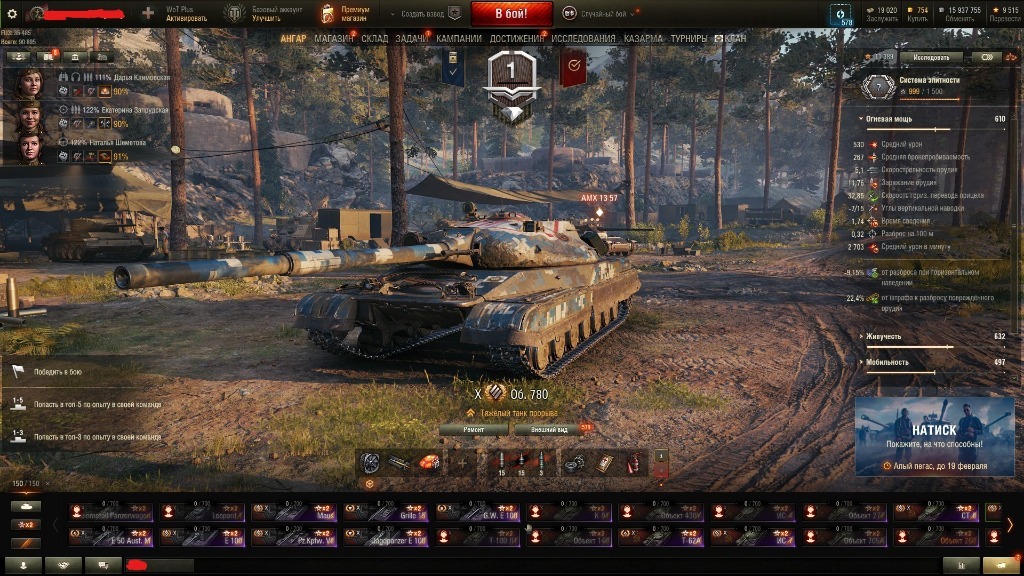Open the КАМПАНИИ tab
This screenshot has width=1024, height=576.
[x=459, y=39]
